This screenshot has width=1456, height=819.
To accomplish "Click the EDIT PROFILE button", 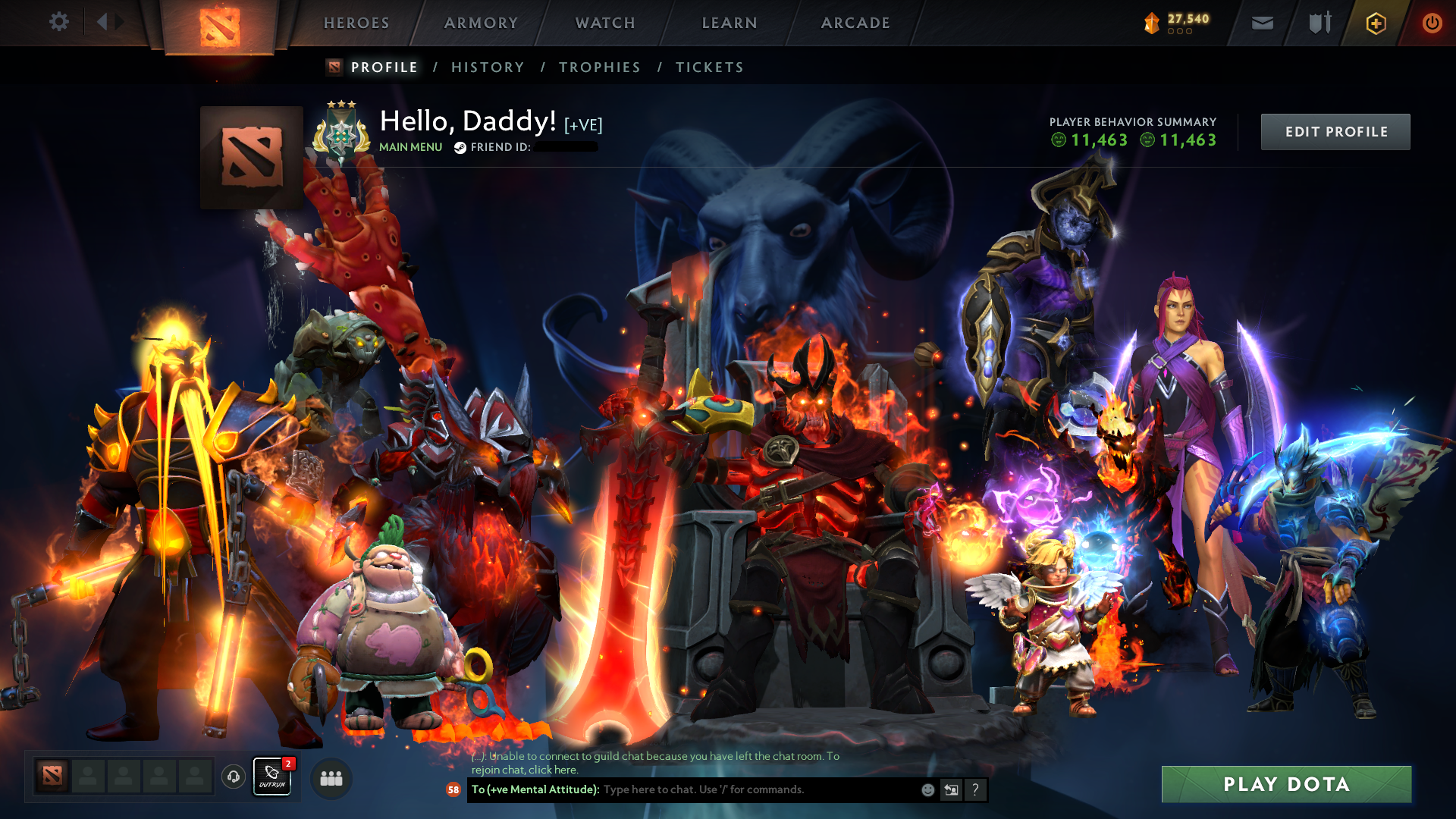I will 1335,131.
